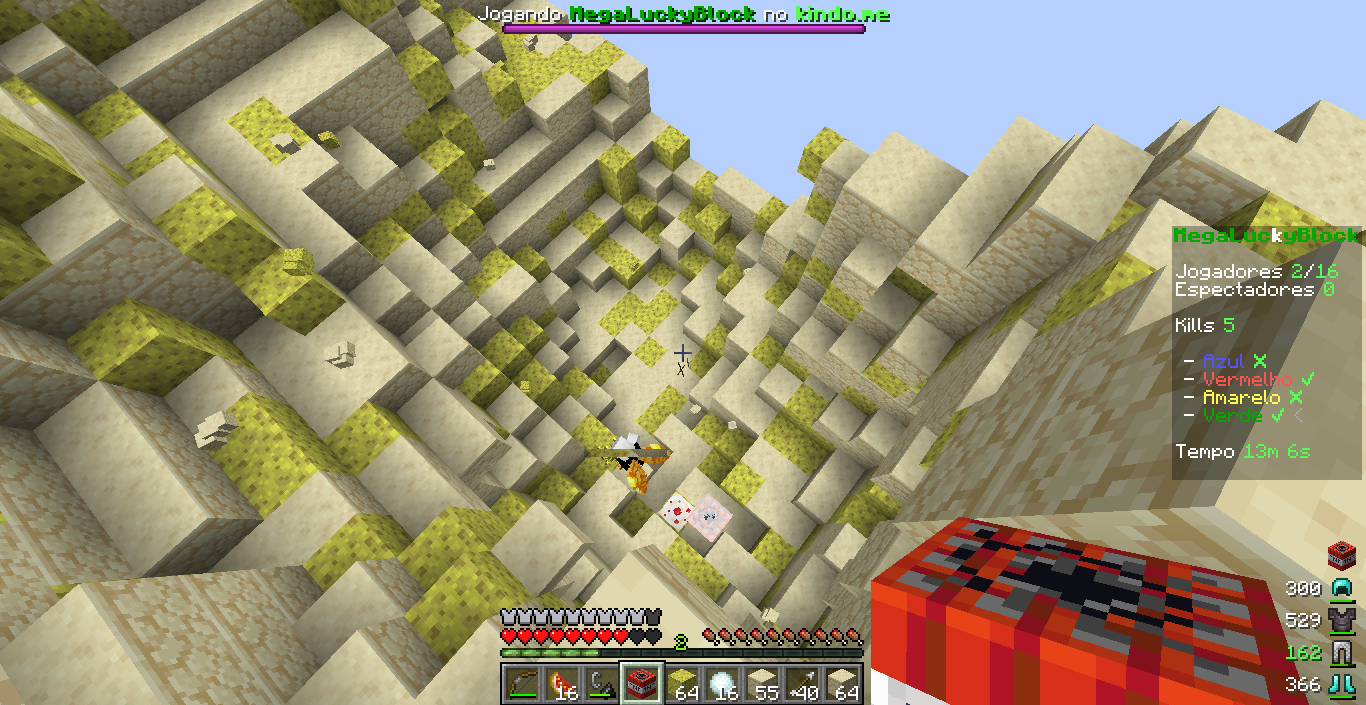This screenshot has height=705, width=1366.
Task: Select the TNT block hotbar slot
Action: pos(640,684)
